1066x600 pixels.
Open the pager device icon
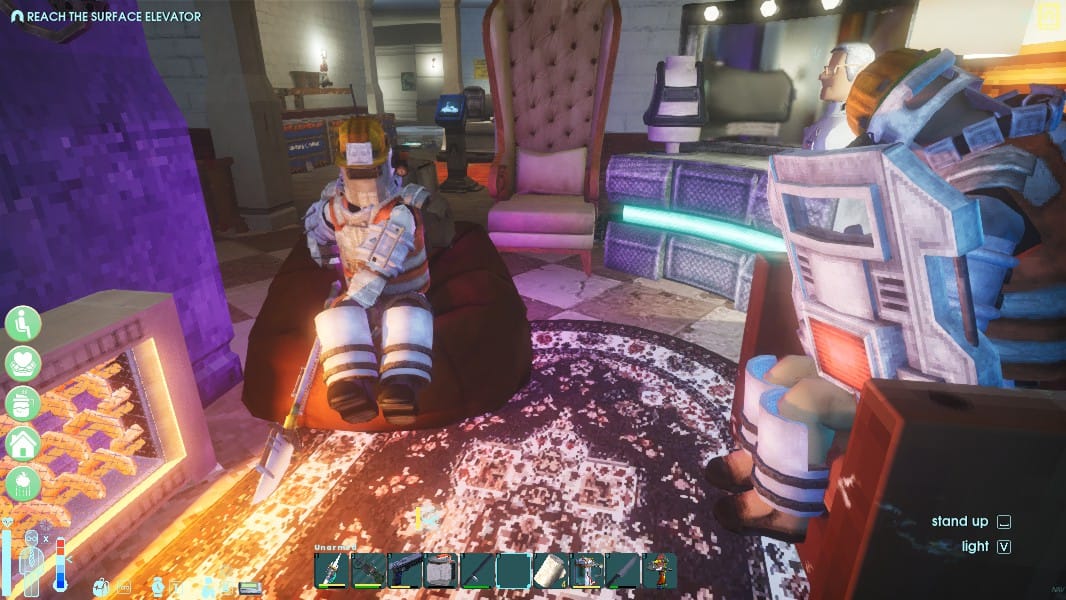click(x=250, y=587)
